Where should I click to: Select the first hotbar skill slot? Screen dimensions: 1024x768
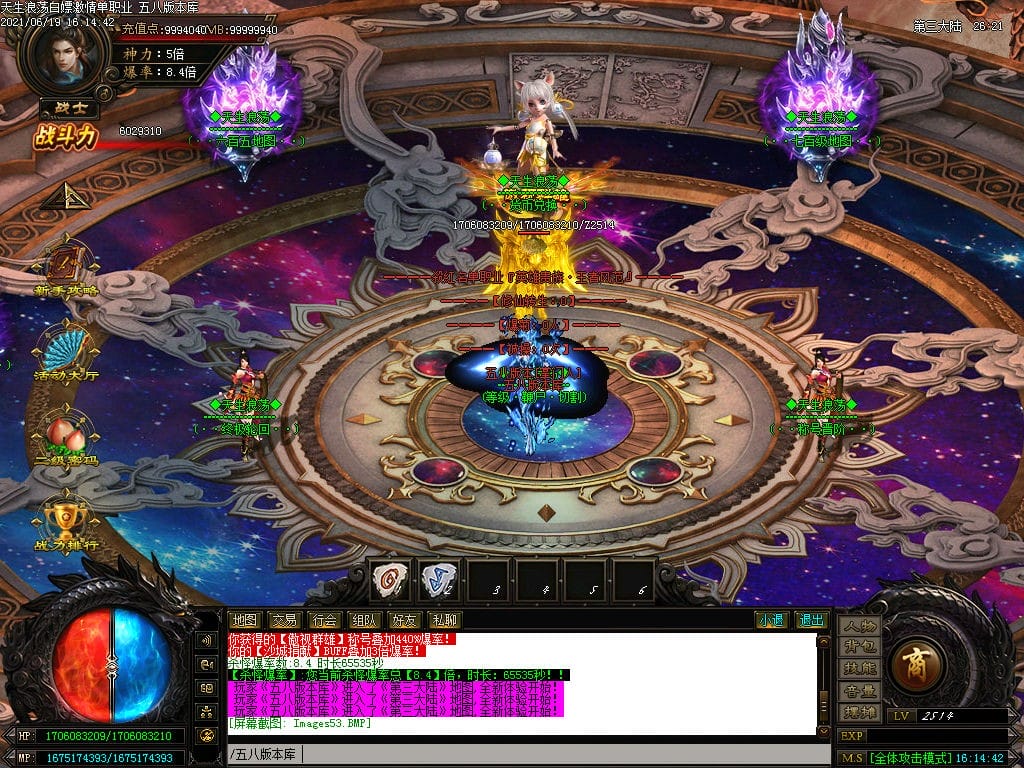390,579
